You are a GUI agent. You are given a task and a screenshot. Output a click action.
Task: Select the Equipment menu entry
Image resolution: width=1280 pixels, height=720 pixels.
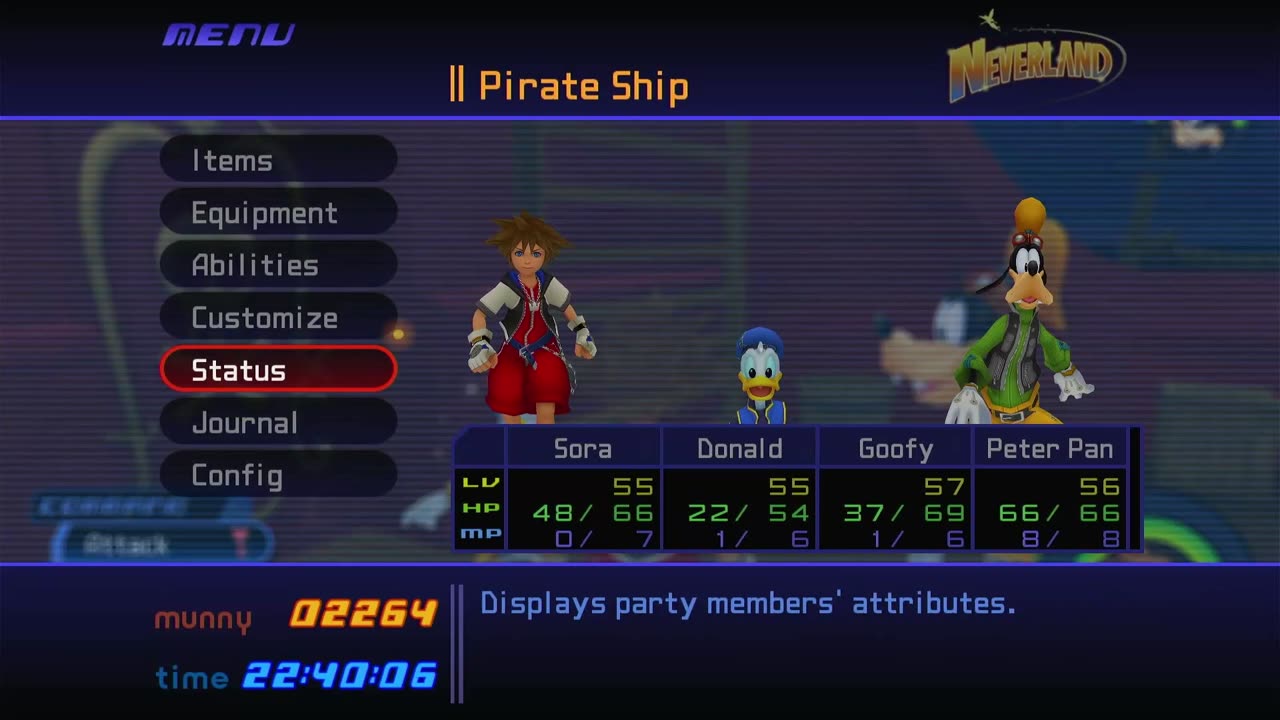point(278,213)
